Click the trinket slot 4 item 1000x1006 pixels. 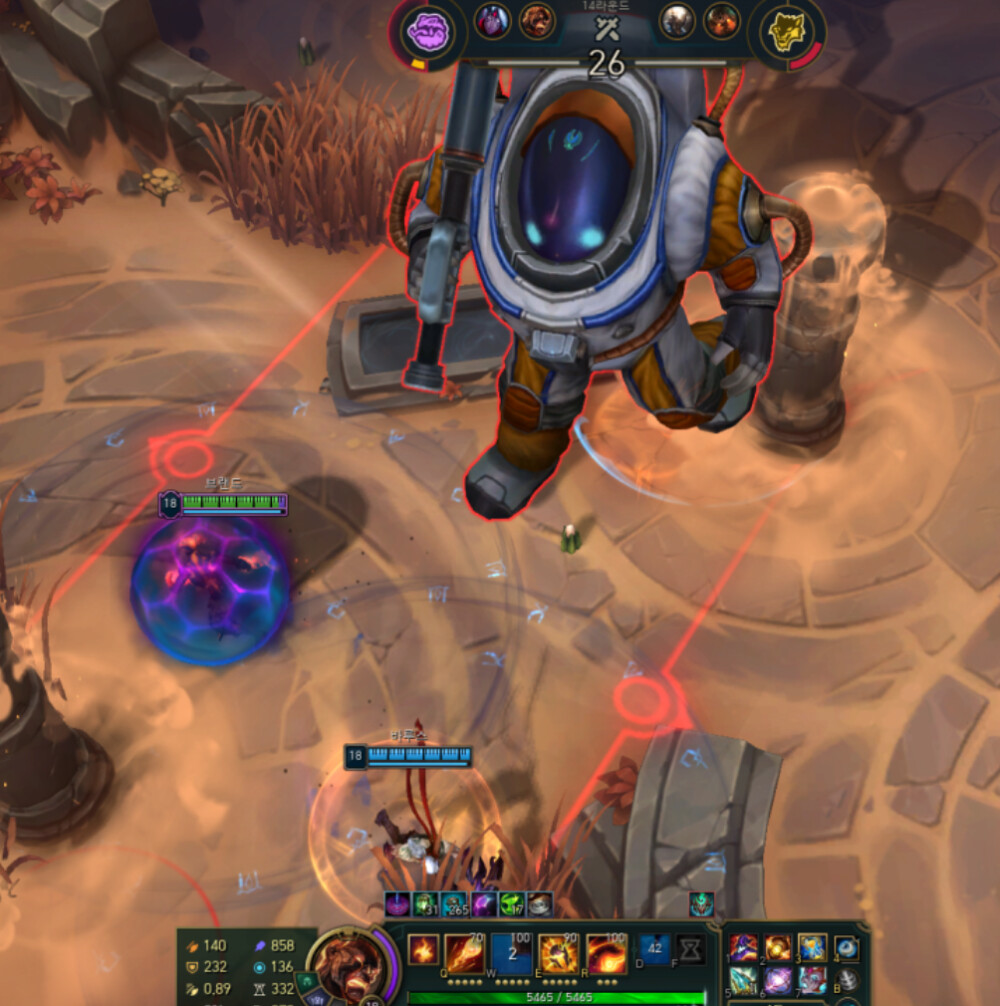(847, 947)
